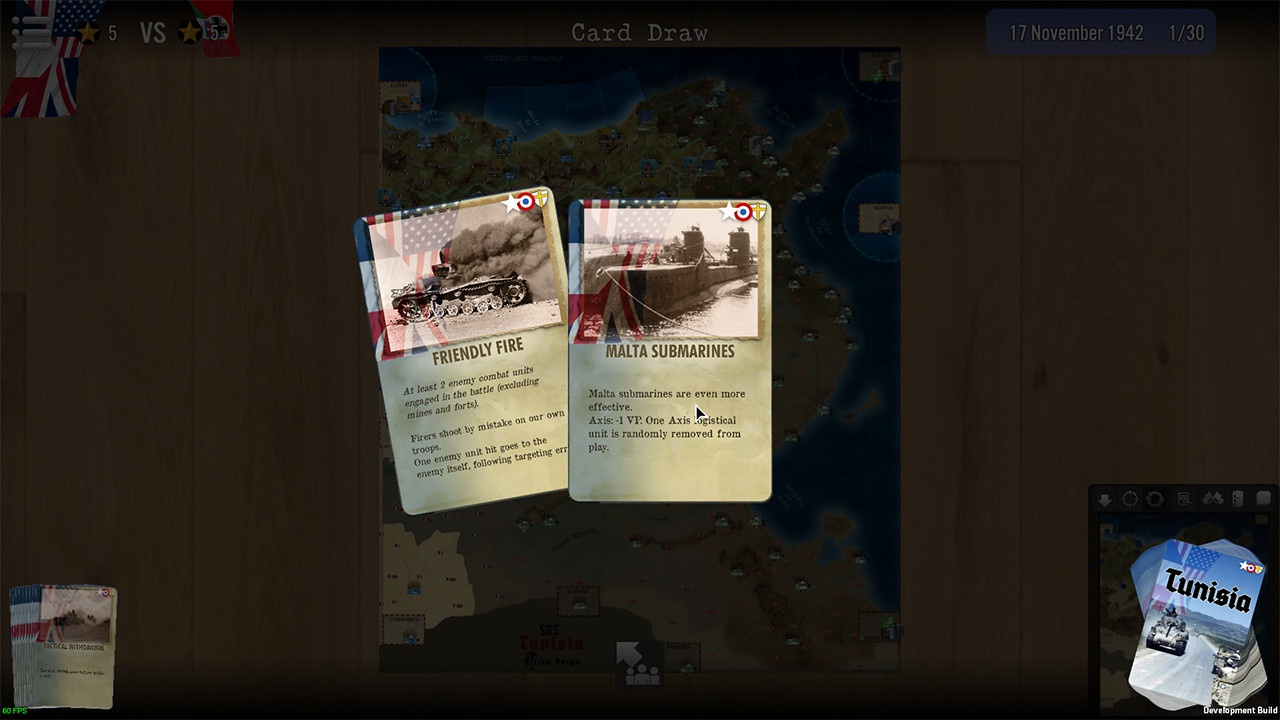Viewport: 1280px width, 720px height.
Task: Select the arrow cursor icon at bottom center
Action: click(630, 655)
